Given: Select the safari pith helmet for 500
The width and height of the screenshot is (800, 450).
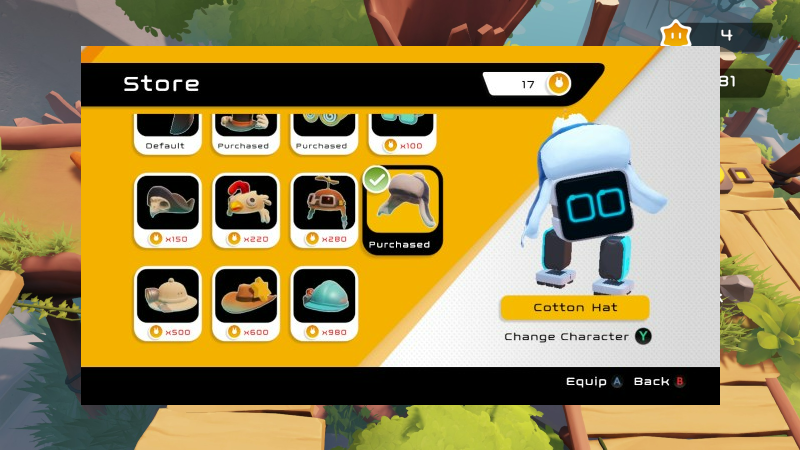Looking at the screenshot, I should (x=166, y=303).
